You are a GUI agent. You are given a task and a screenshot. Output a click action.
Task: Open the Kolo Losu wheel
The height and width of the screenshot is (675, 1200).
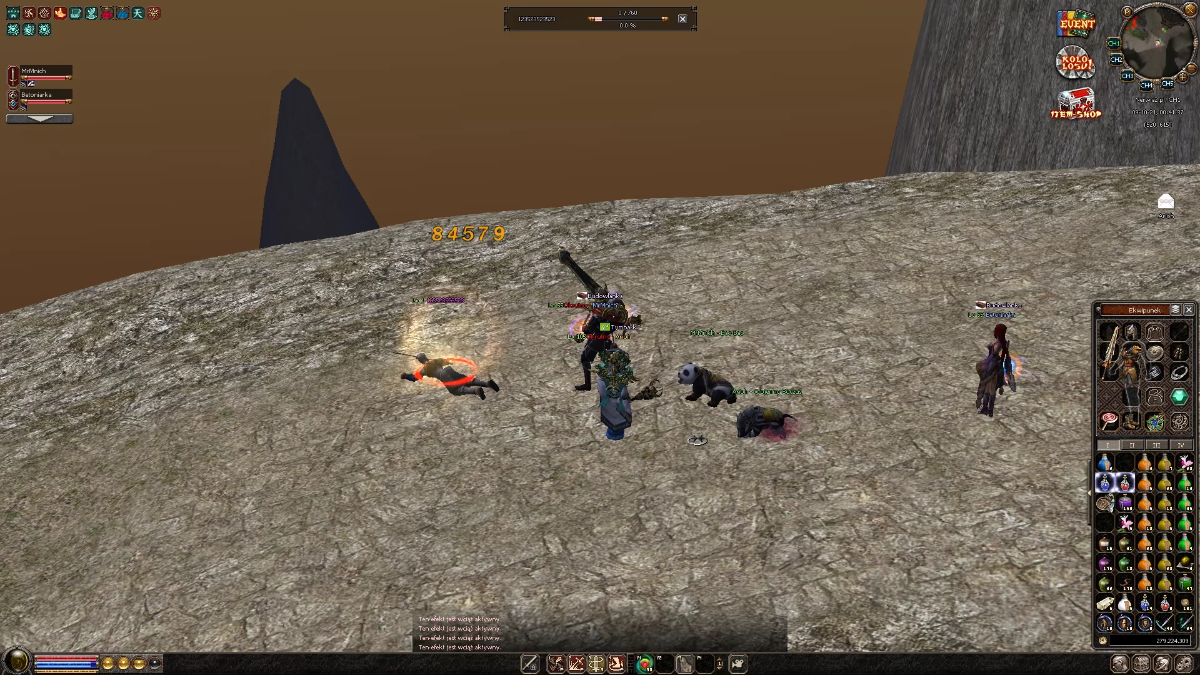pyautogui.click(x=1075, y=62)
